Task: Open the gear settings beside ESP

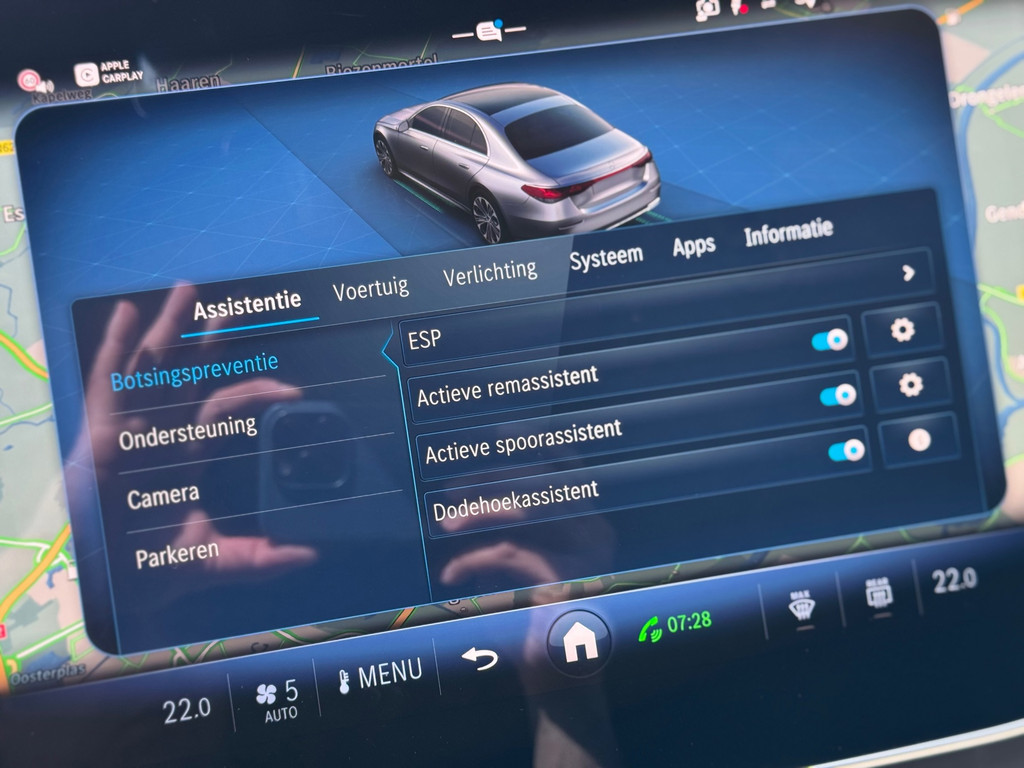Action: pos(902,329)
